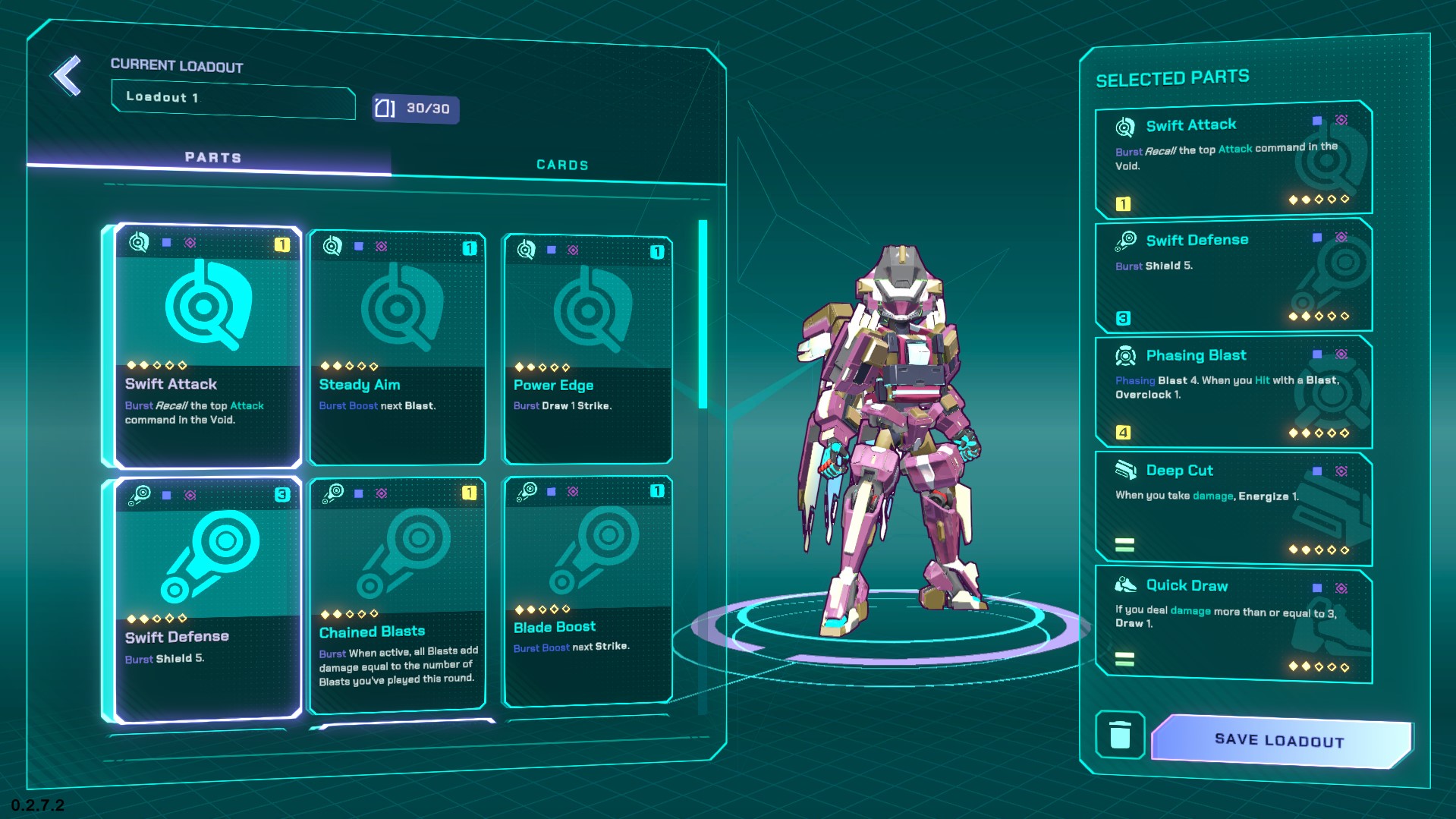The image size is (1456, 819).
Task: Click the parts list scrollbar
Action: [703, 315]
